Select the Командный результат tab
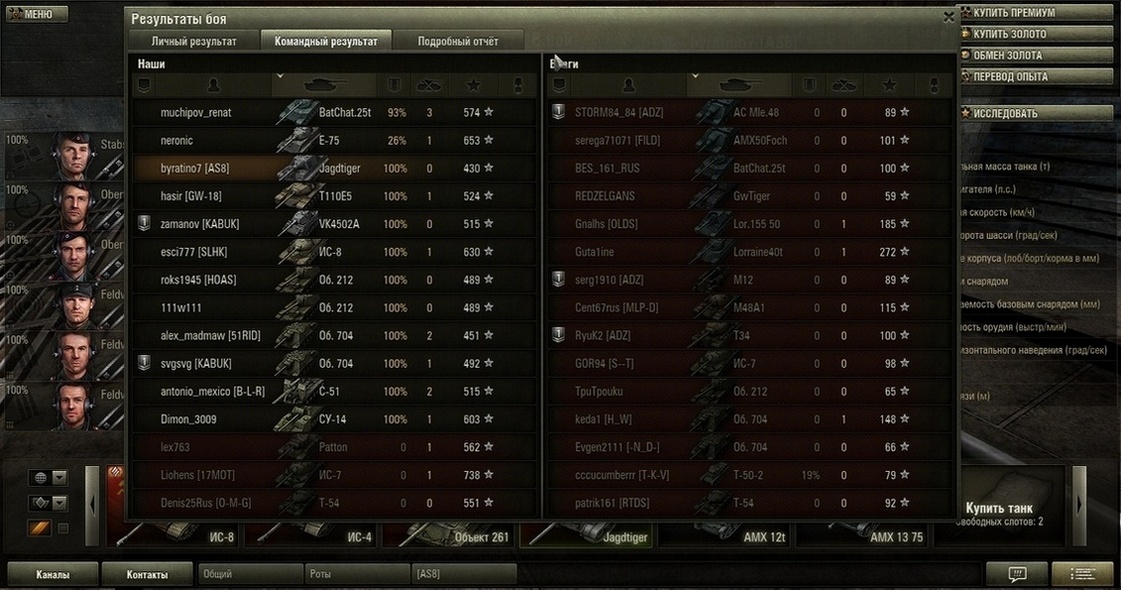Viewport: 1121px width, 590px height. [x=325, y=41]
